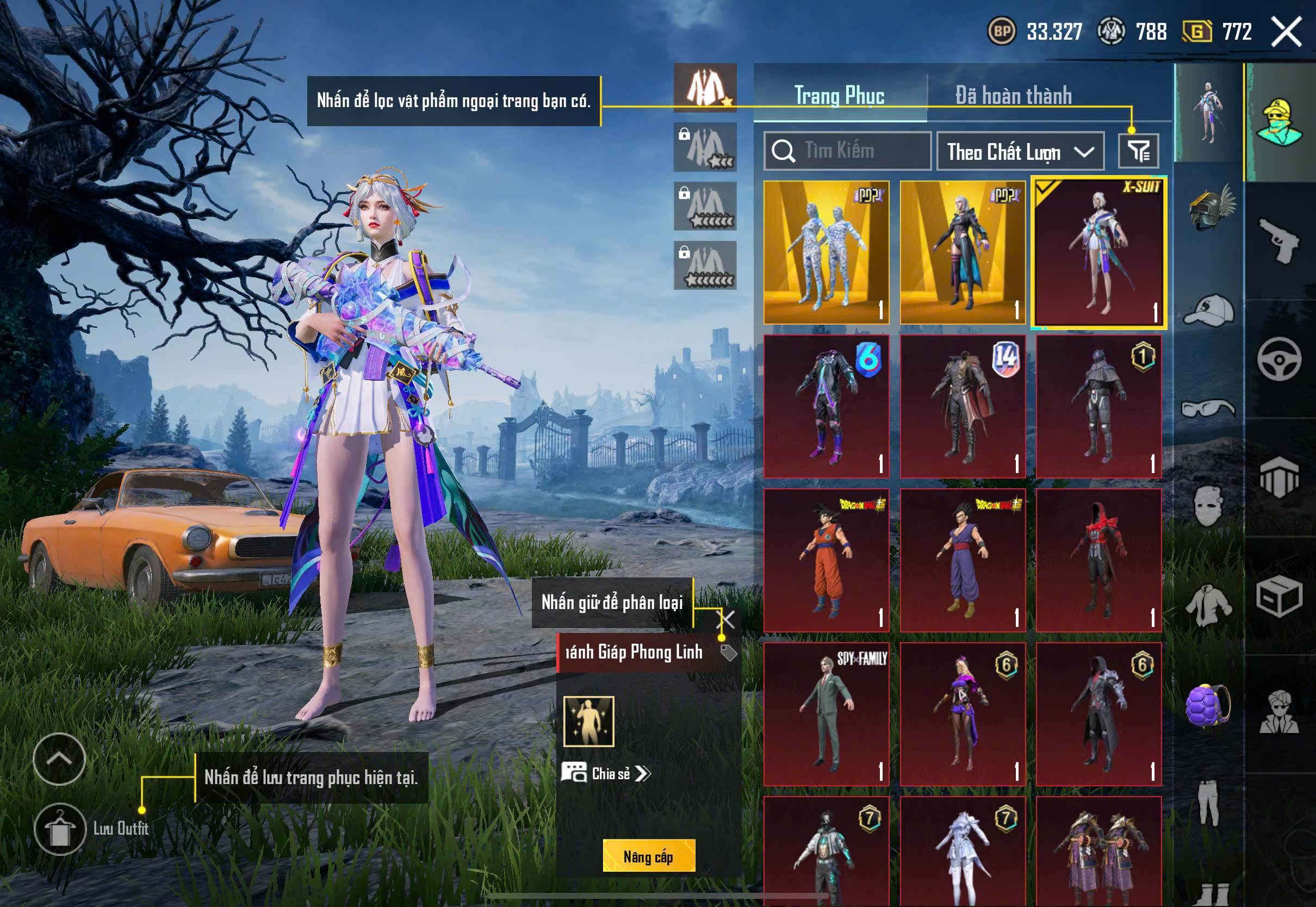Close the outfit detail popup
The height and width of the screenshot is (907, 1316).
[727, 619]
